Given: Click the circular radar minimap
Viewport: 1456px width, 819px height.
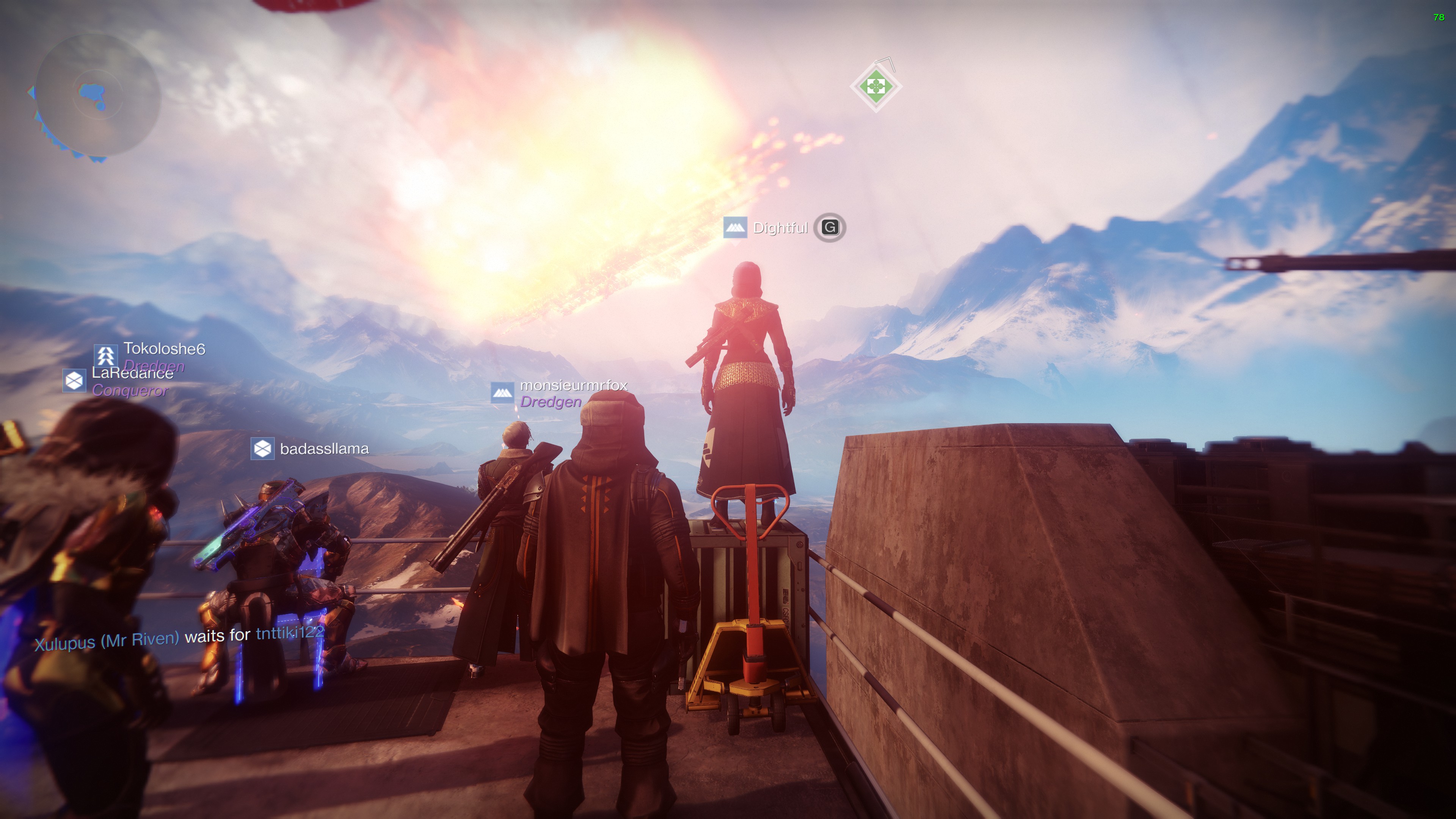Looking at the screenshot, I should 97,95.
